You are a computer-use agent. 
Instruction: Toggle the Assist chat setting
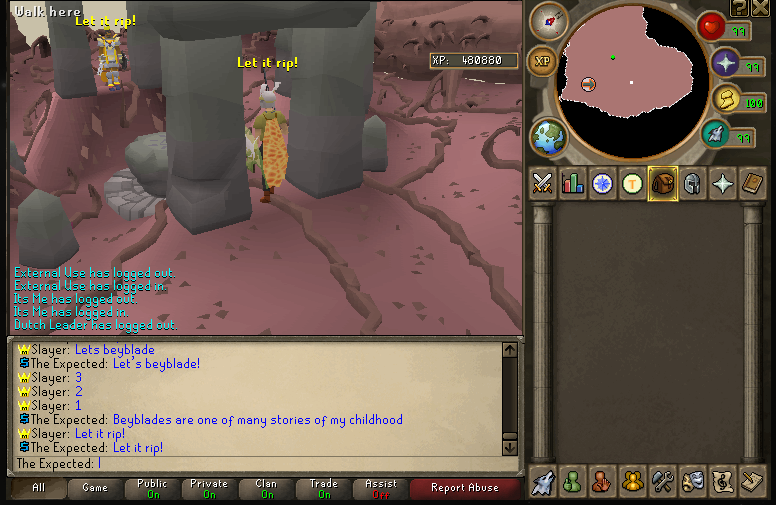tap(381, 488)
